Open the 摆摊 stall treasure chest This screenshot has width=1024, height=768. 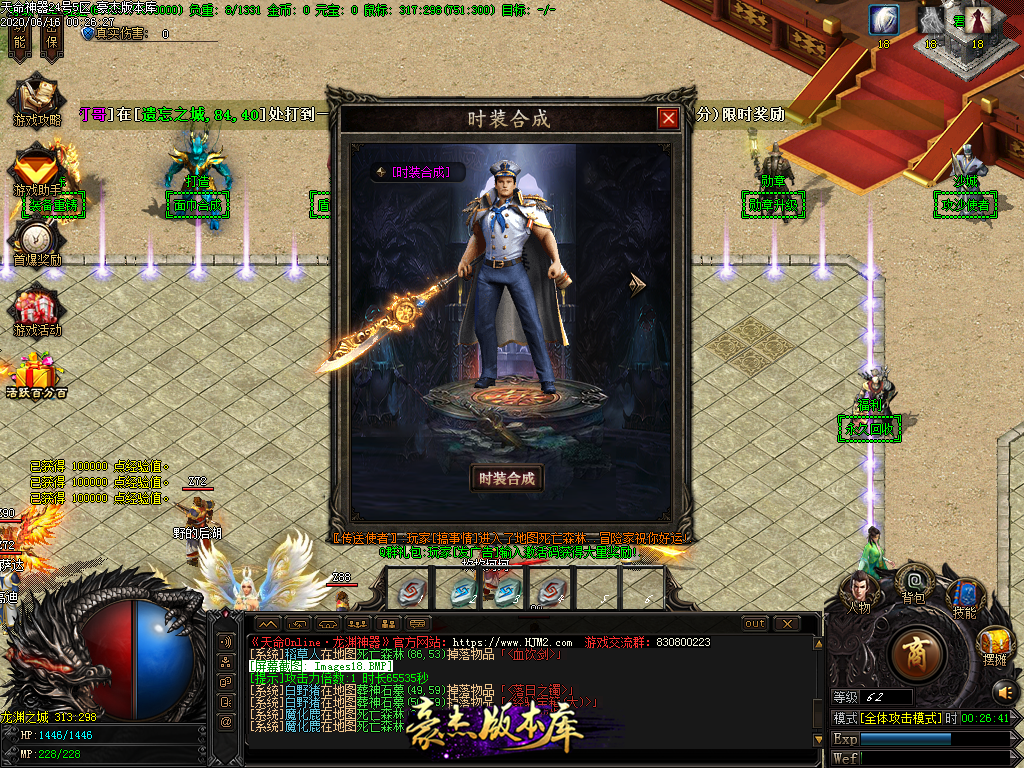(x=994, y=643)
